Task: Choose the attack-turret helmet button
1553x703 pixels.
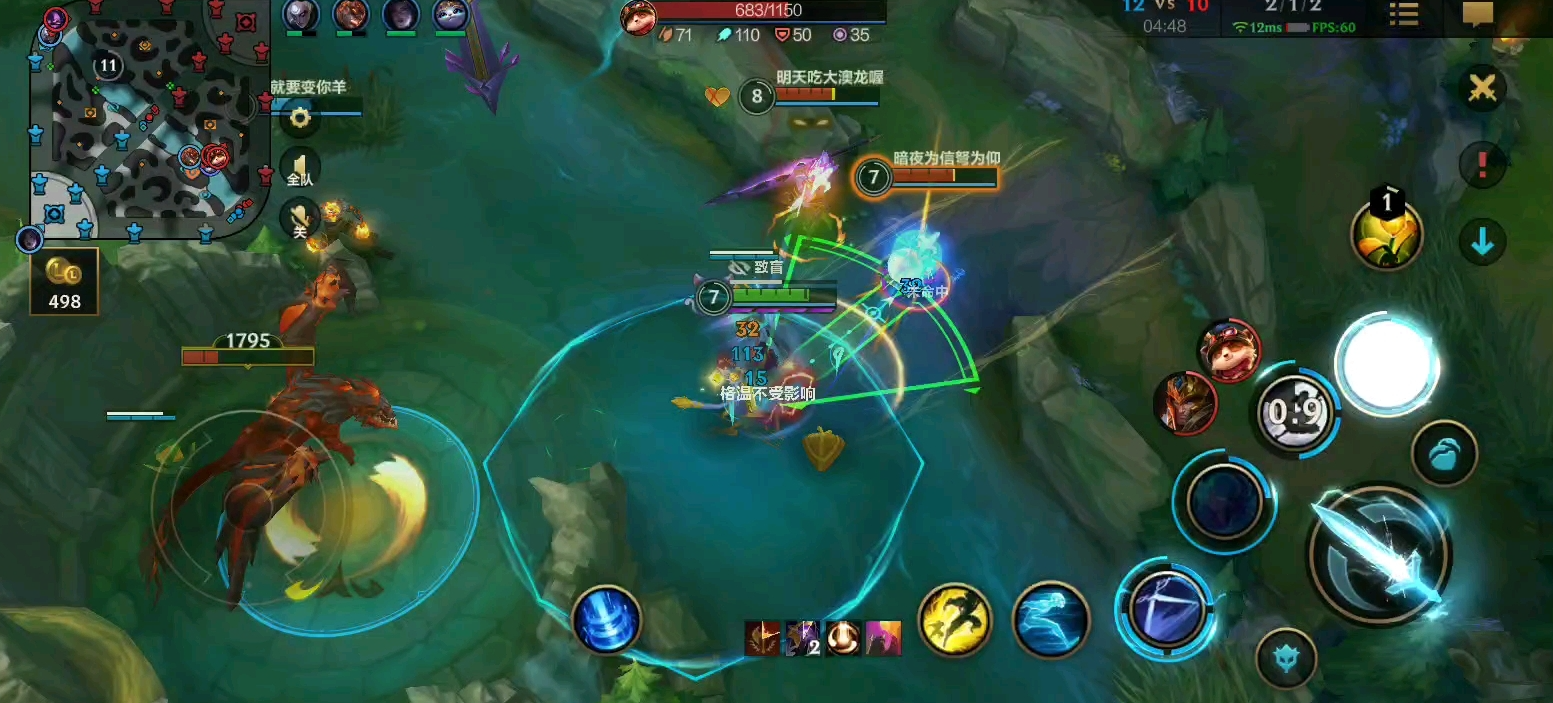Action: pos(1285,657)
